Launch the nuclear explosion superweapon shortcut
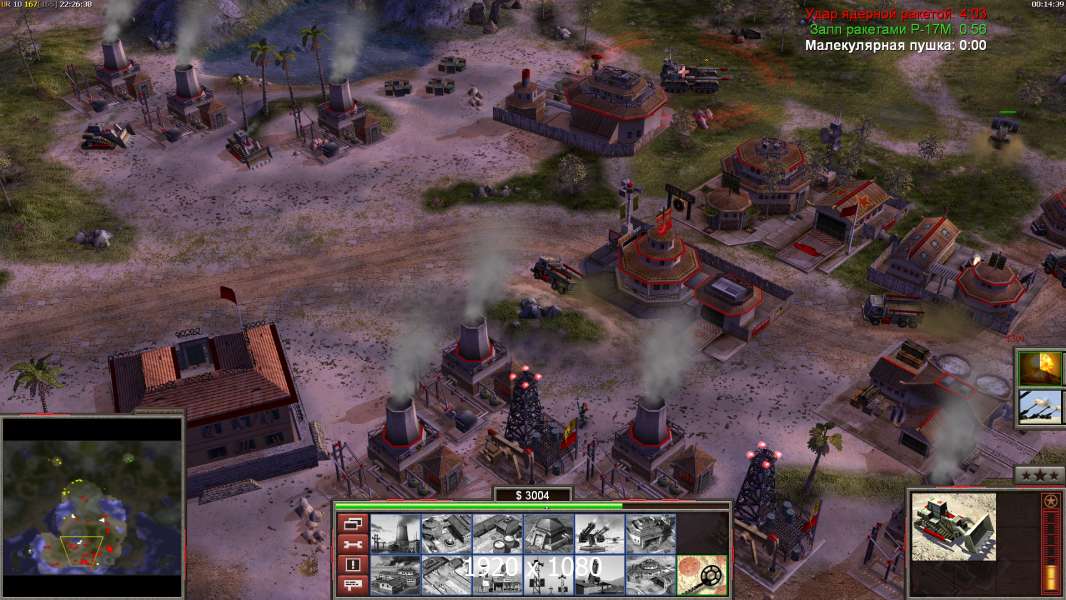 [1041, 368]
